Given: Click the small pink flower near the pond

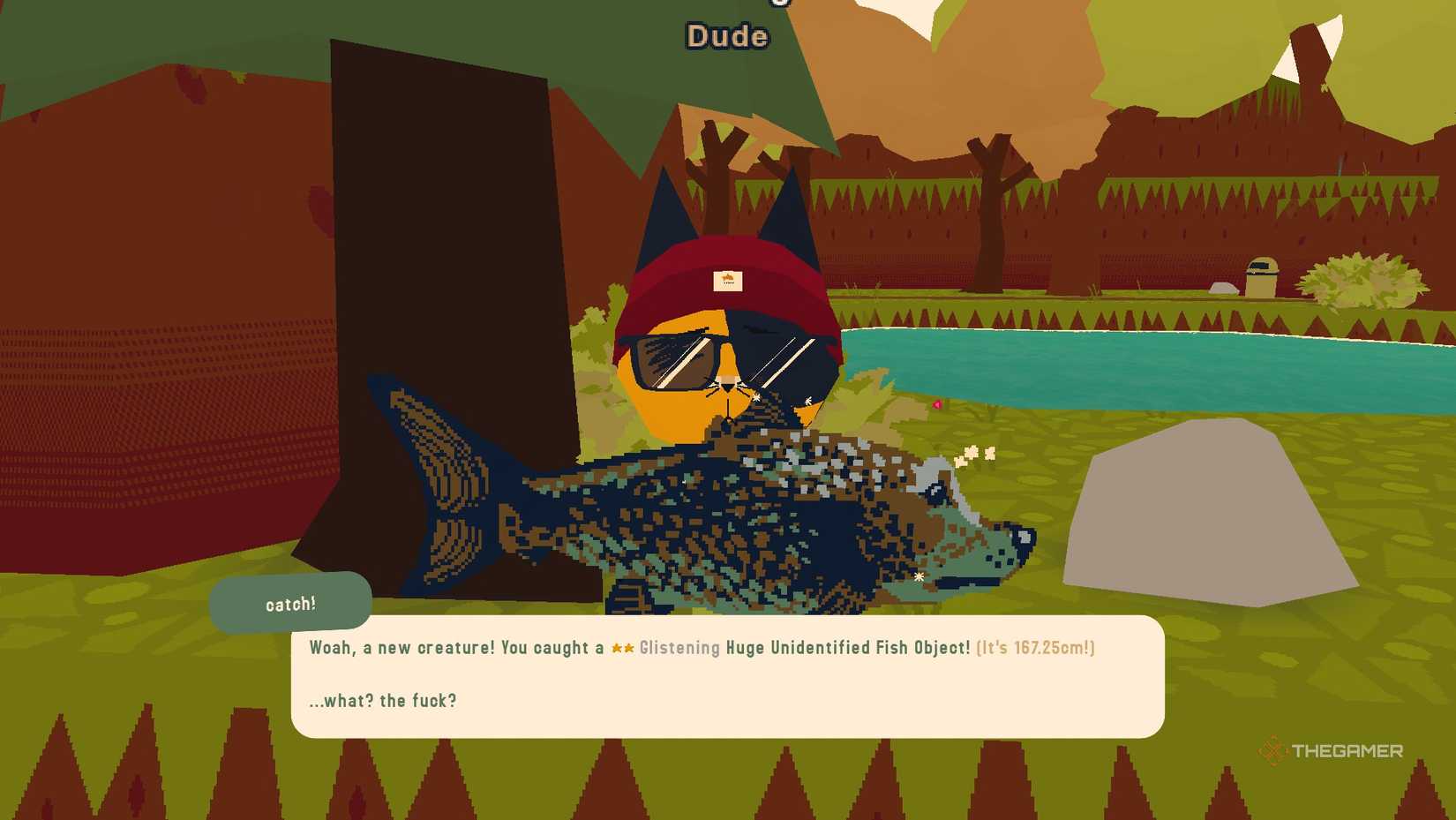Looking at the screenshot, I should (x=937, y=405).
